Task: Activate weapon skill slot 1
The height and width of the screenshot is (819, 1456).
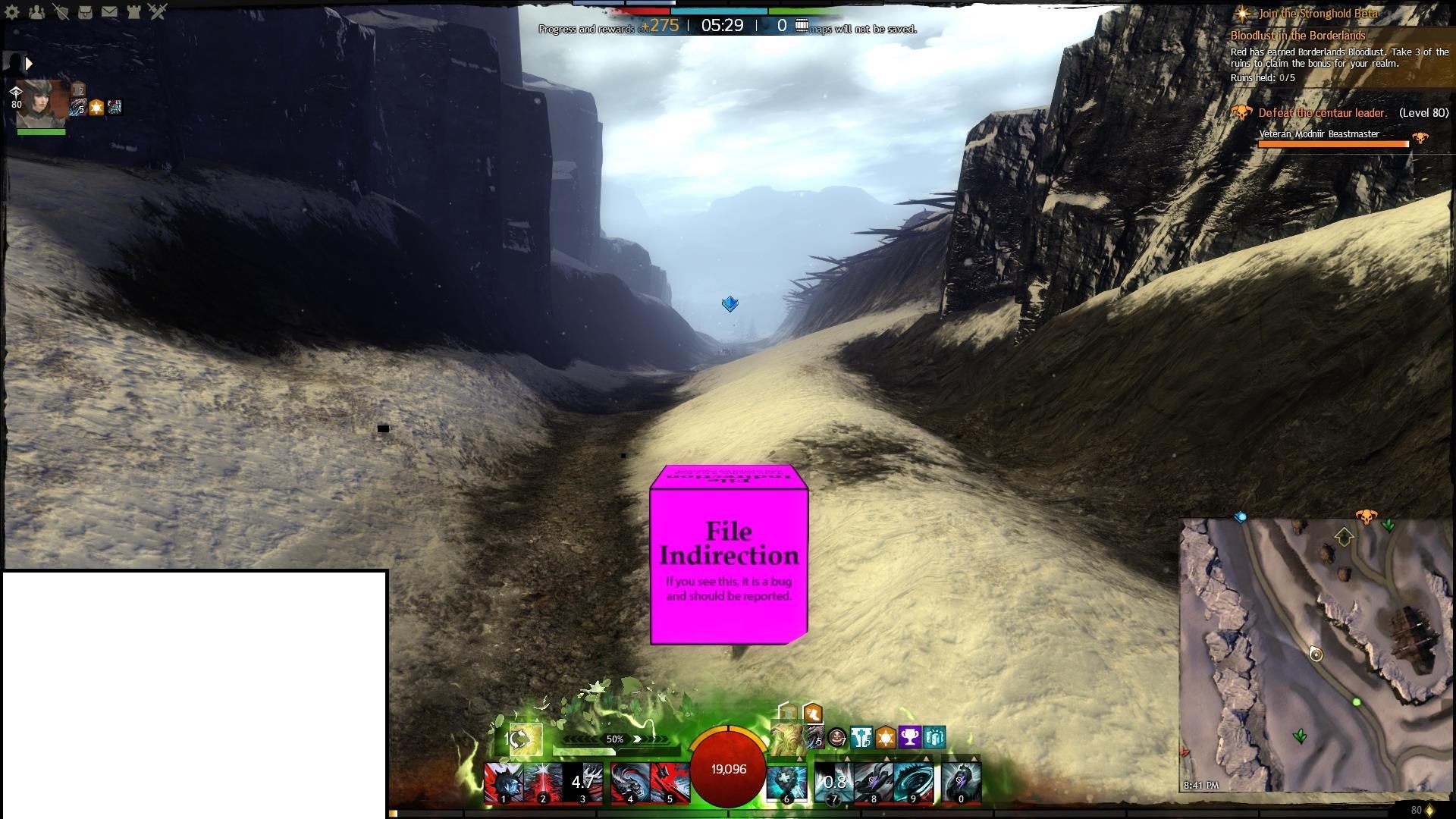Action: click(x=504, y=783)
